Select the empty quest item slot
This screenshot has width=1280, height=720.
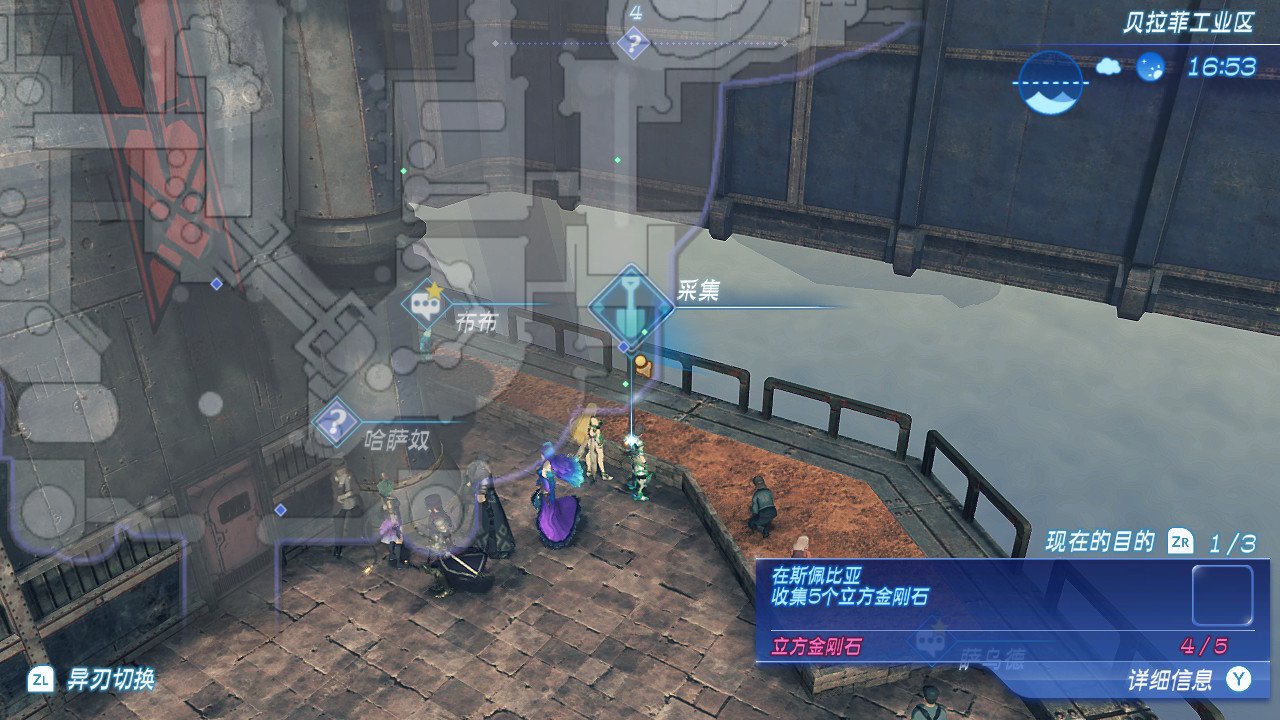pyautogui.click(x=1222, y=595)
